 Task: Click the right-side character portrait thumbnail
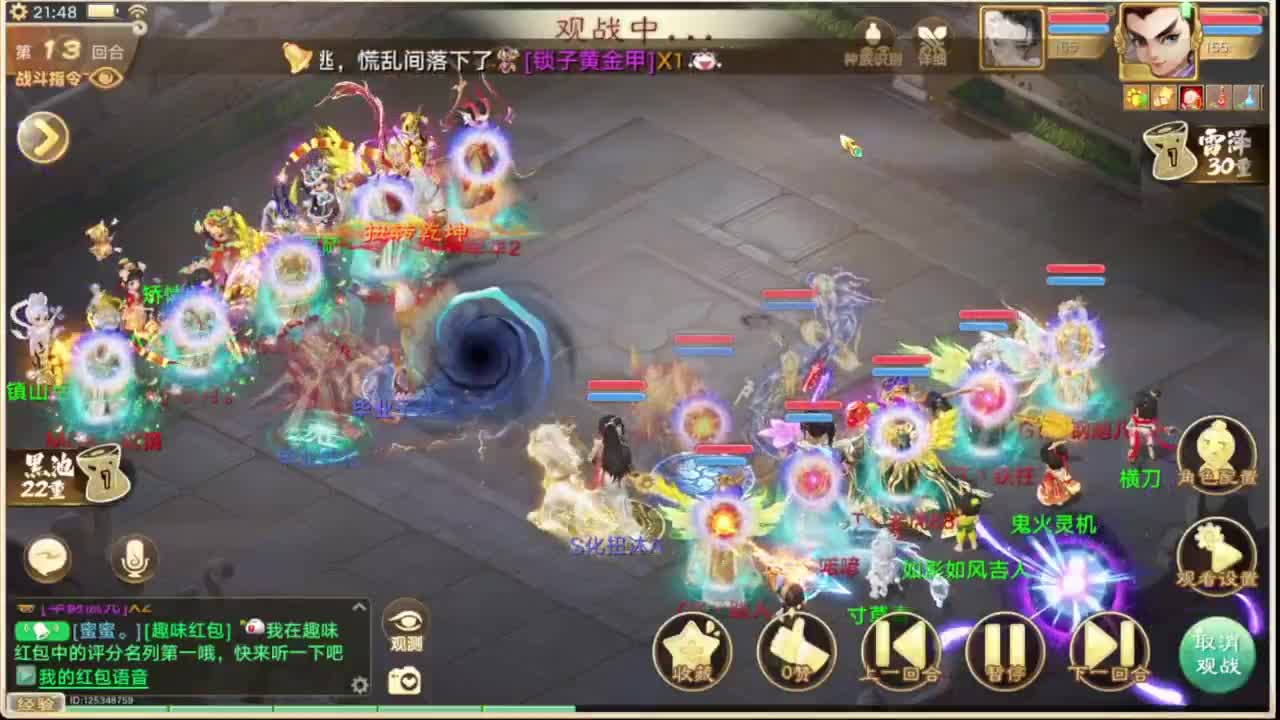(x=1160, y=40)
